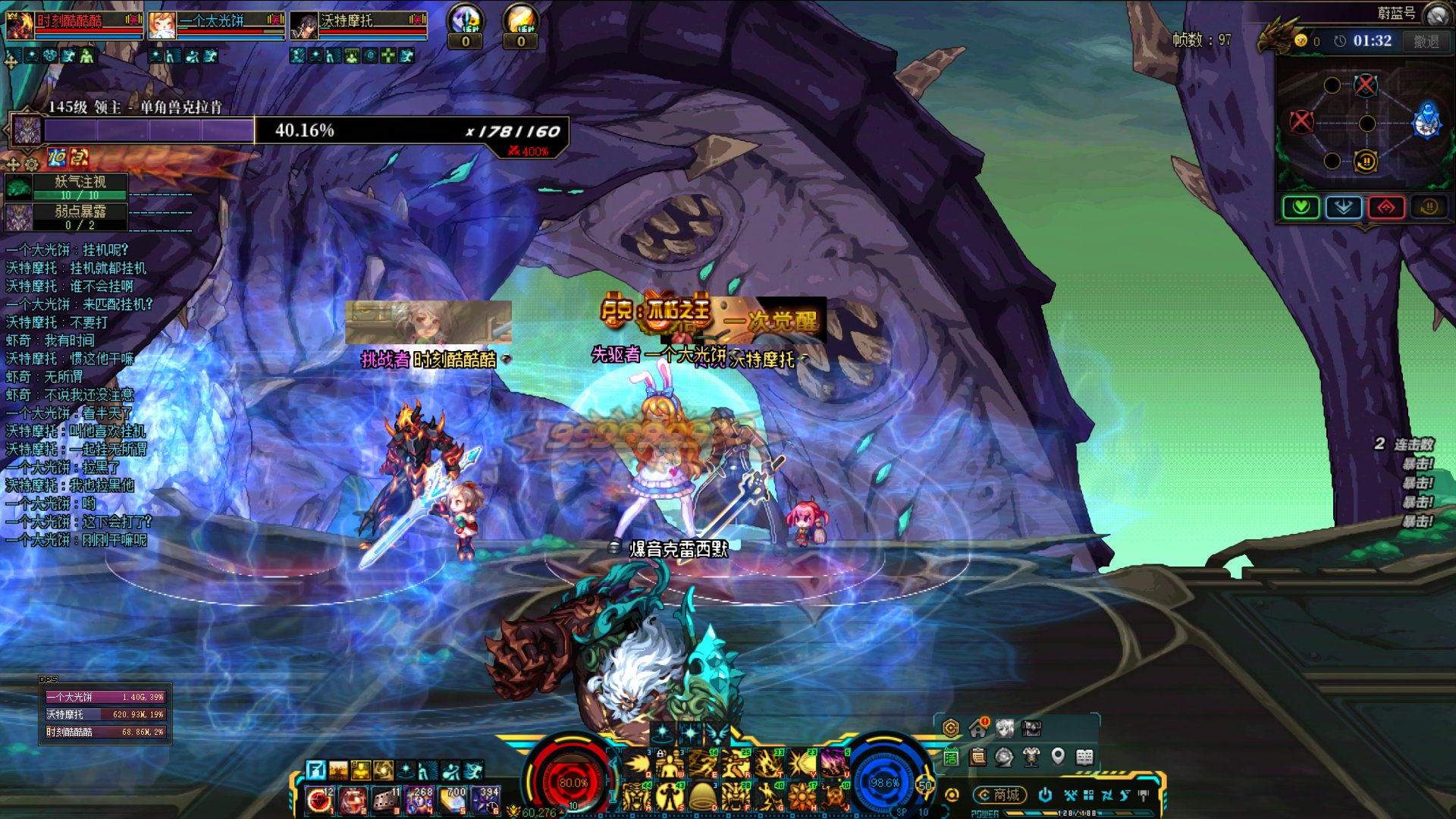1456x819 pixels.
Task: Open the 商城 shop
Action: point(1000,795)
